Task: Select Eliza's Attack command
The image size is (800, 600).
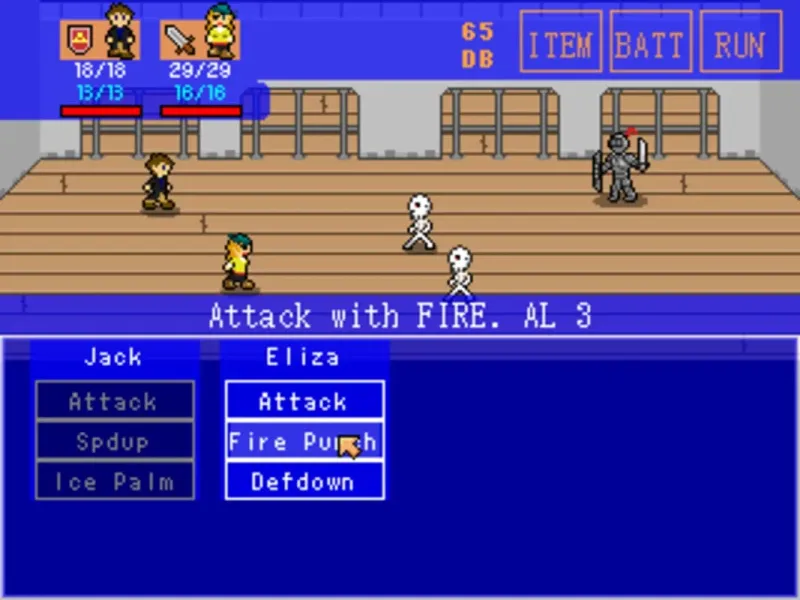Action: (x=304, y=401)
